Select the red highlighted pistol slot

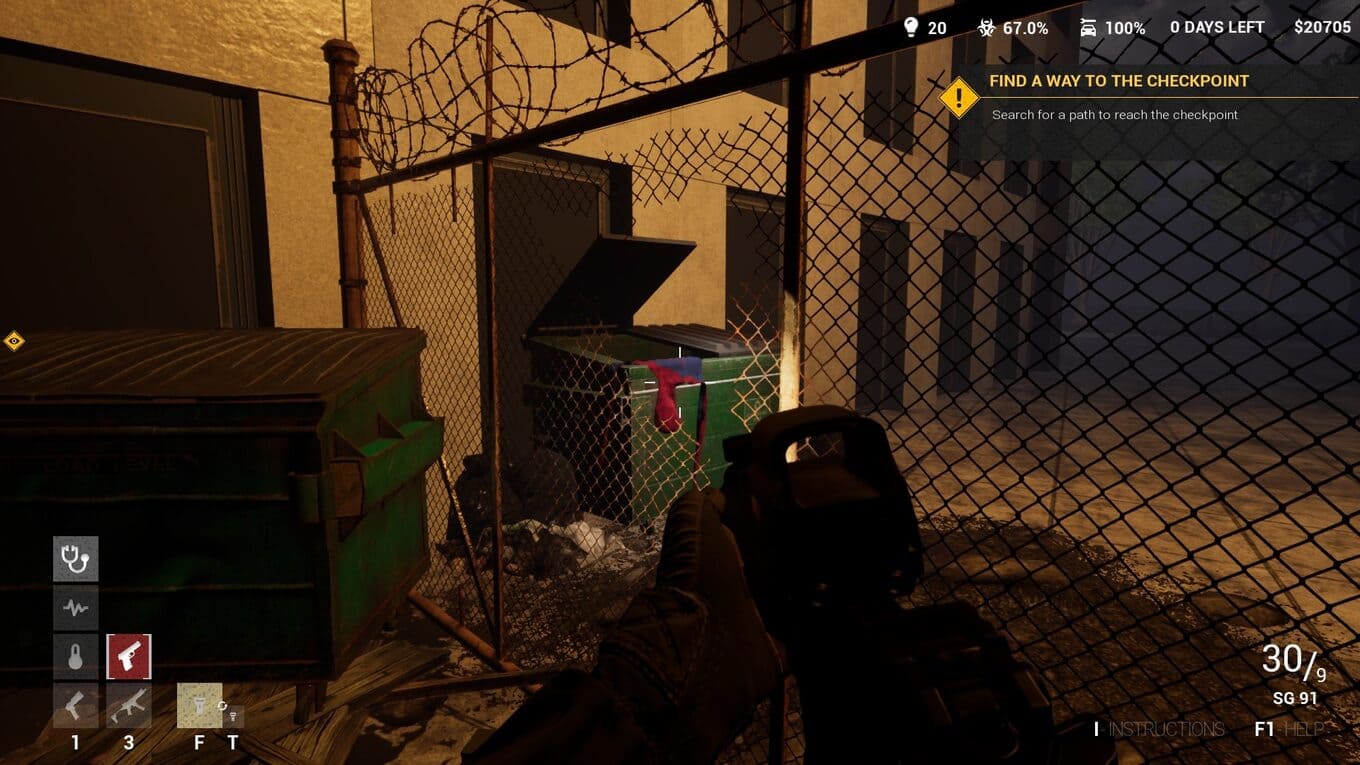[x=129, y=656]
